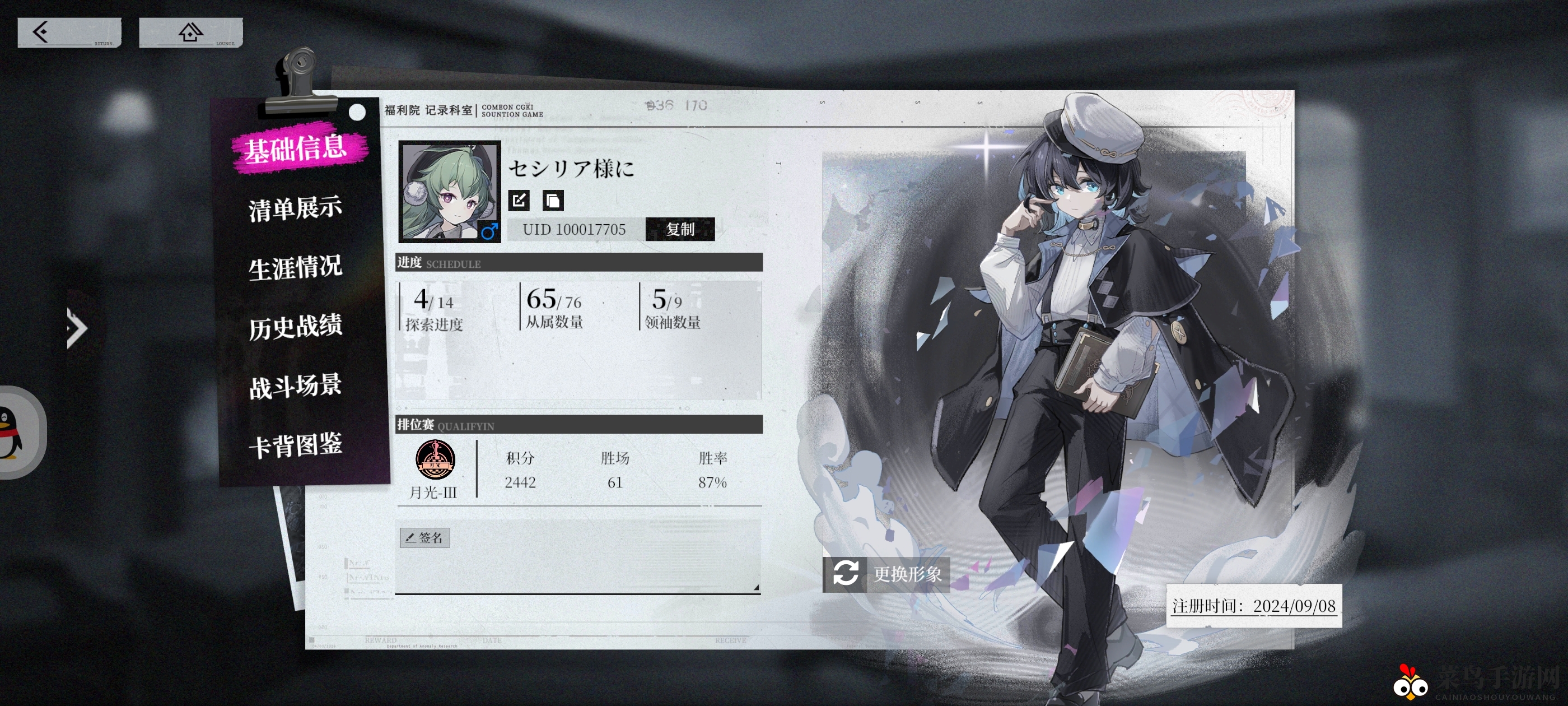Viewport: 1568px width, 706px height.
Task: View the 卡背图鉴 tab
Action: [x=295, y=445]
